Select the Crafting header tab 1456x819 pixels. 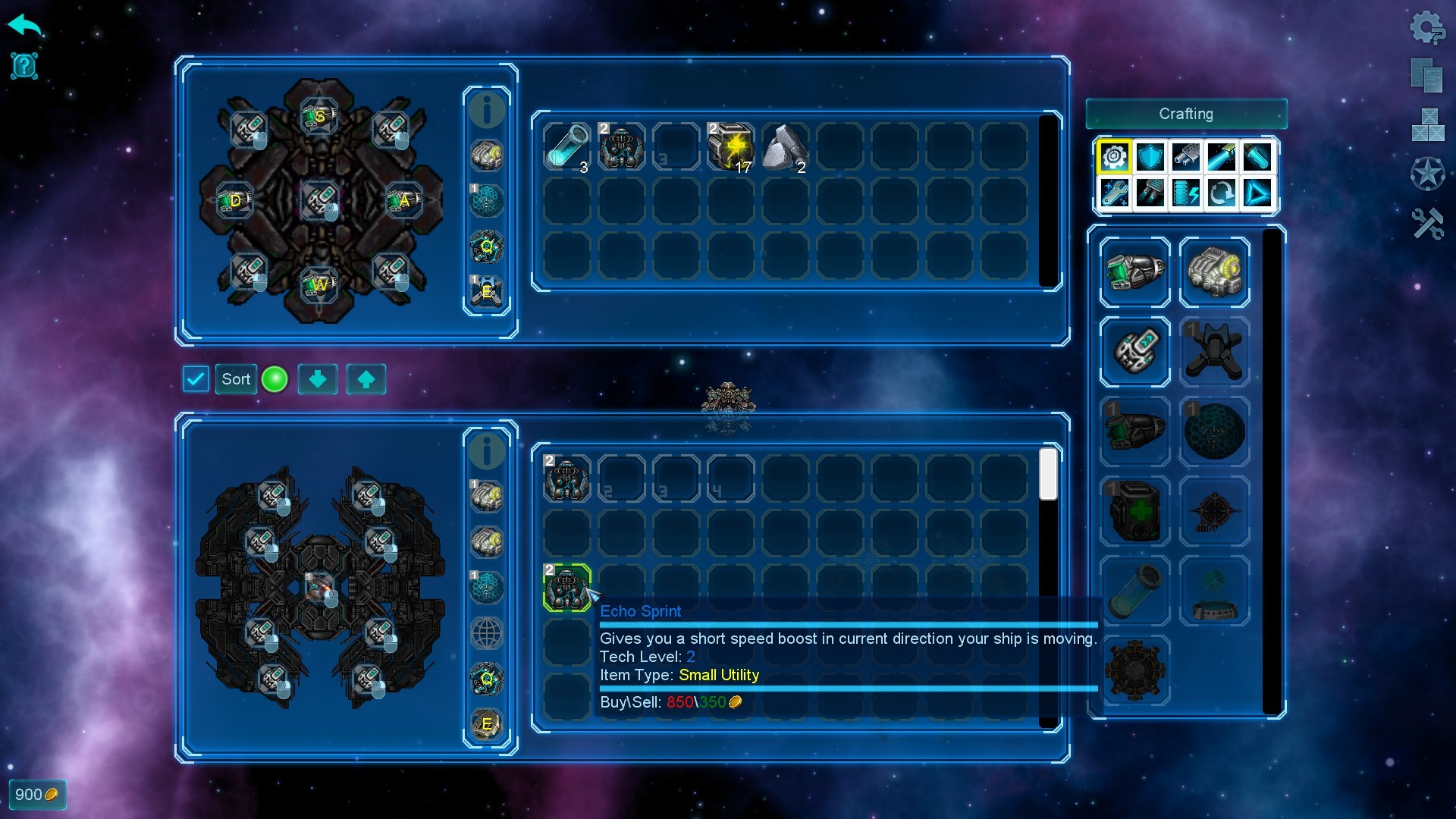tap(1186, 114)
